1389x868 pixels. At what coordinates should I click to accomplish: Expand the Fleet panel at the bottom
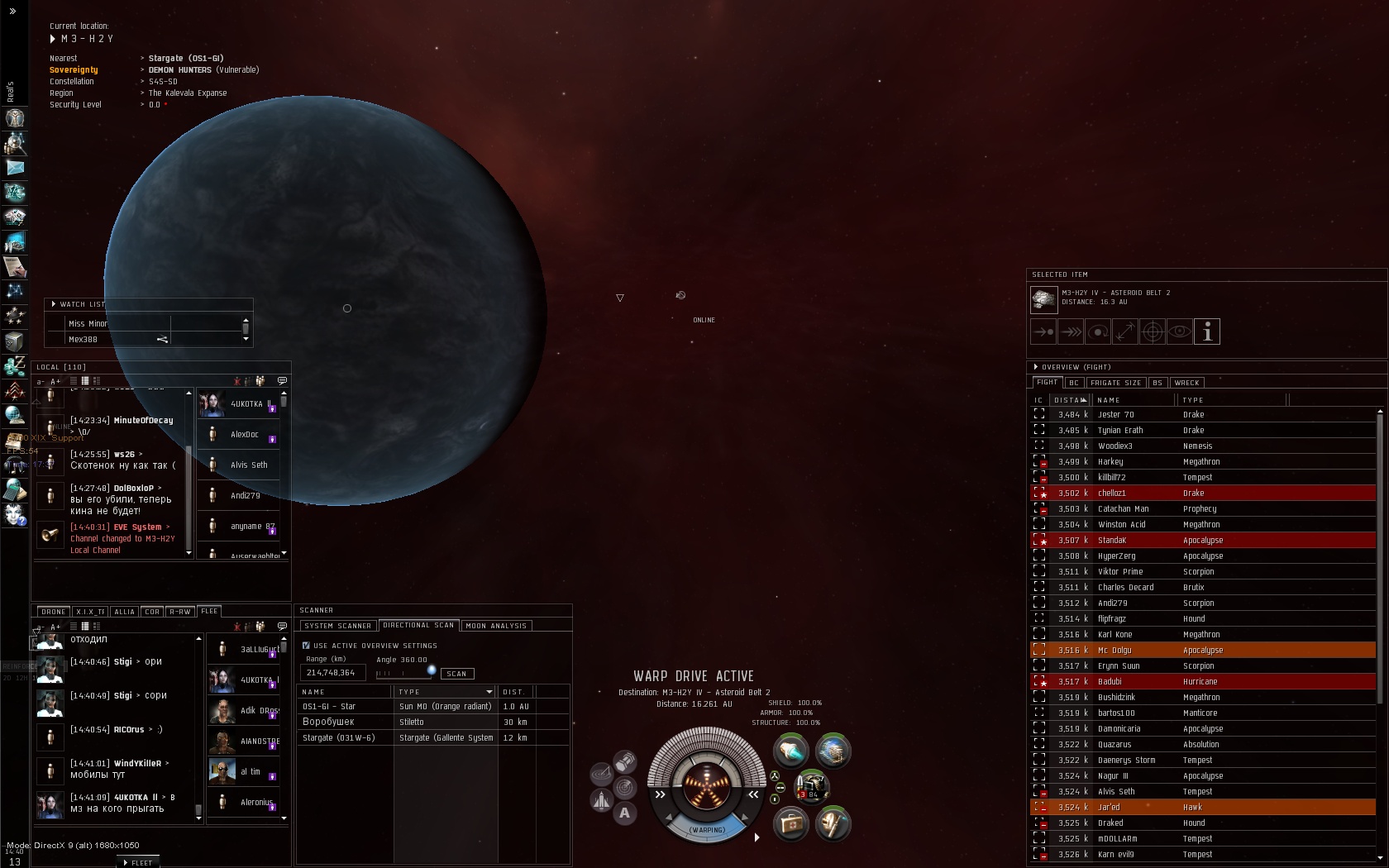pos(138,862)
